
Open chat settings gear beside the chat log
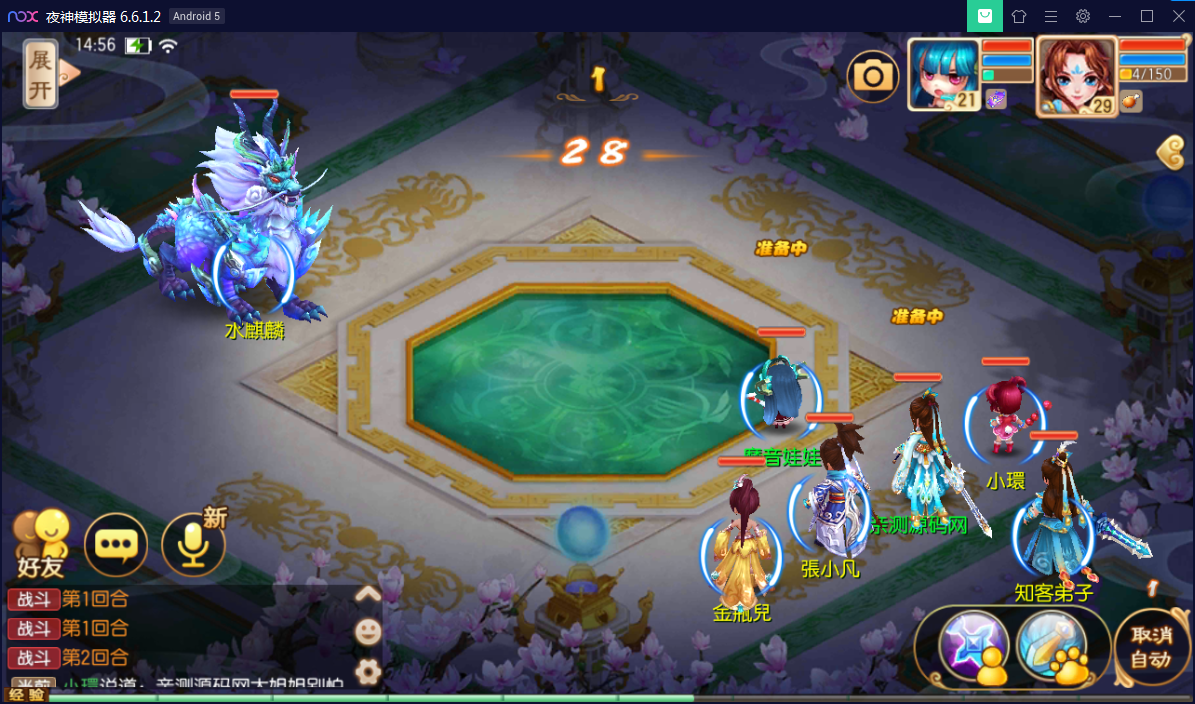pos(368,671)
